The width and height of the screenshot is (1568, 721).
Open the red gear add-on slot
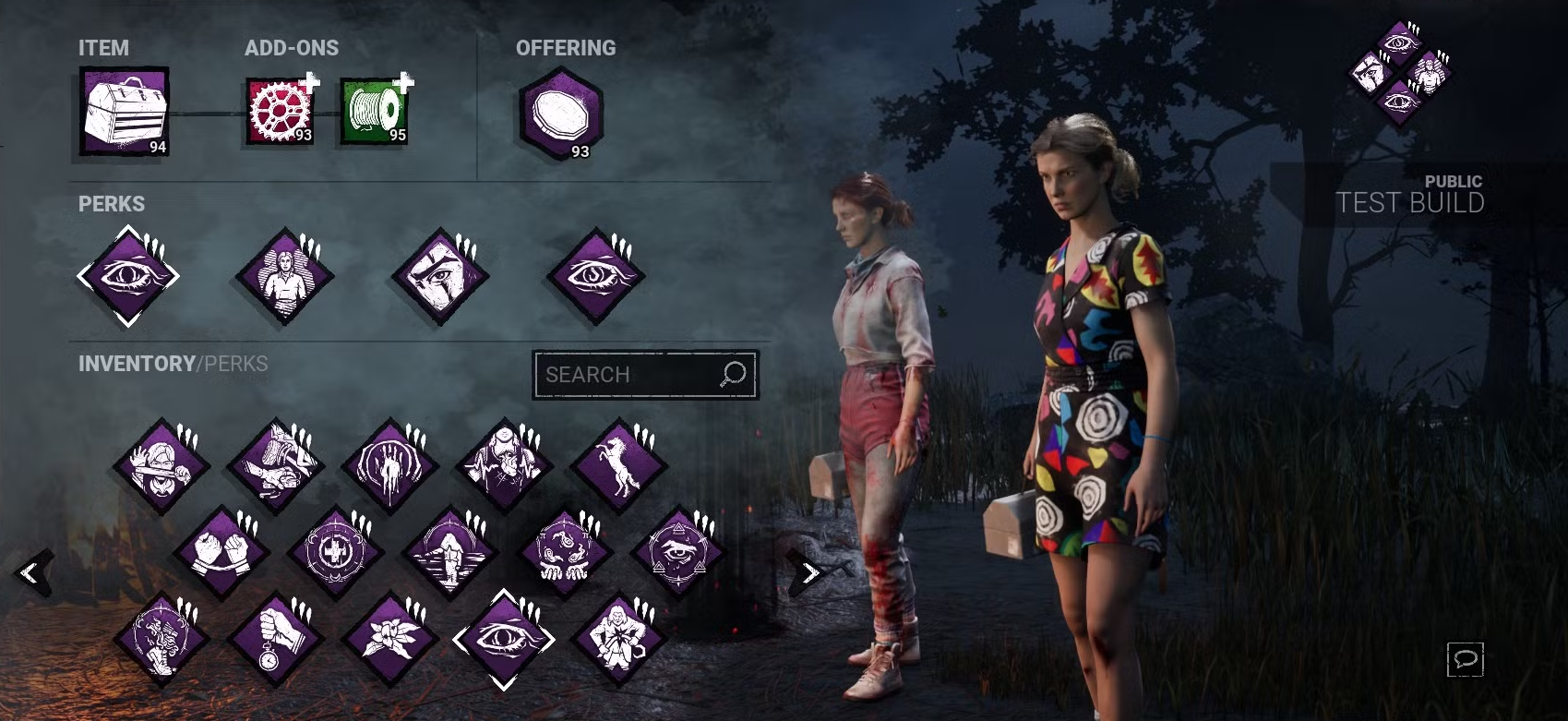(x=280, y=112)
